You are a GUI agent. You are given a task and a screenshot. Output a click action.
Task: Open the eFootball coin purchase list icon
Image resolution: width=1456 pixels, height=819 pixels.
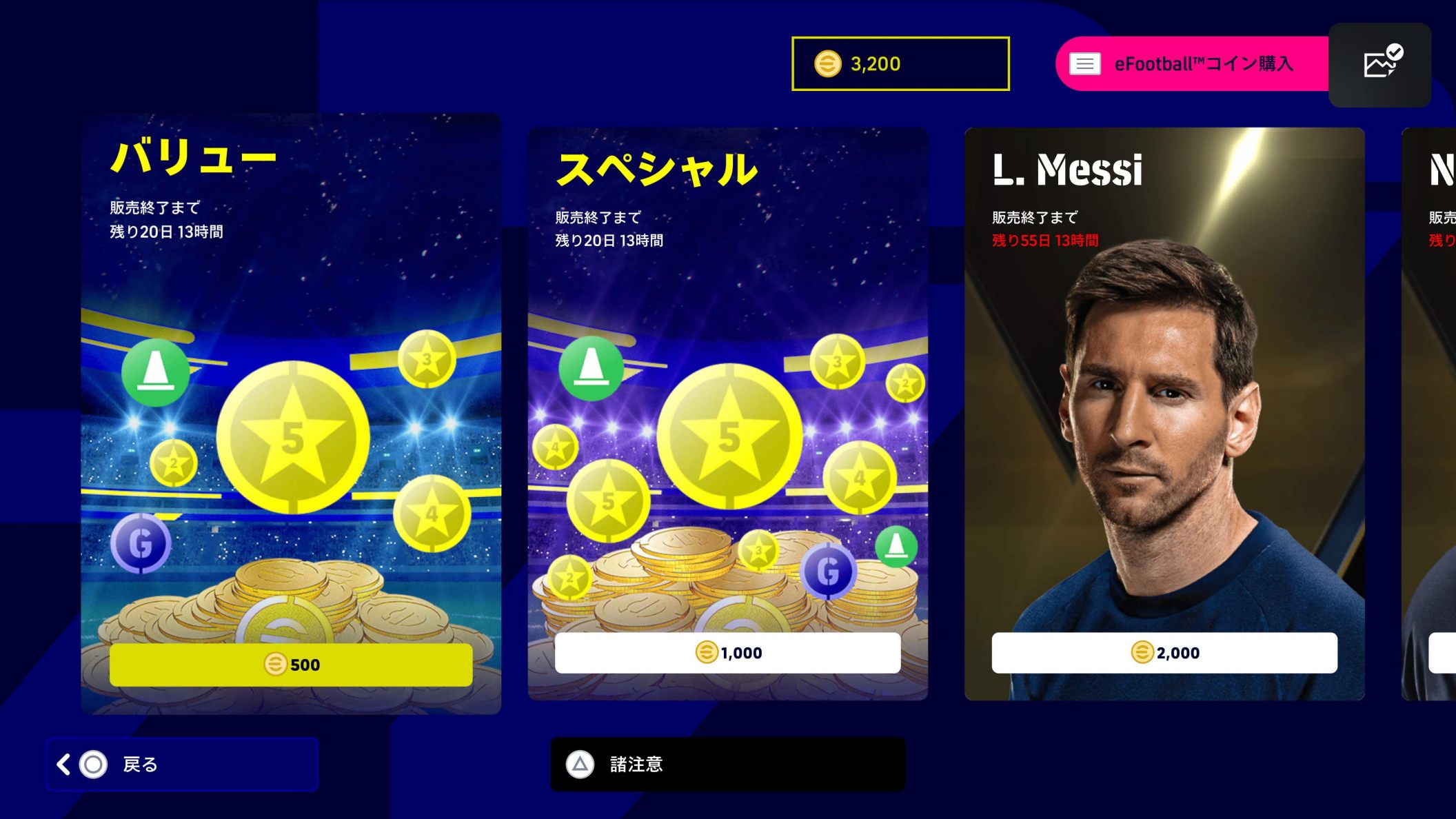1084,63
